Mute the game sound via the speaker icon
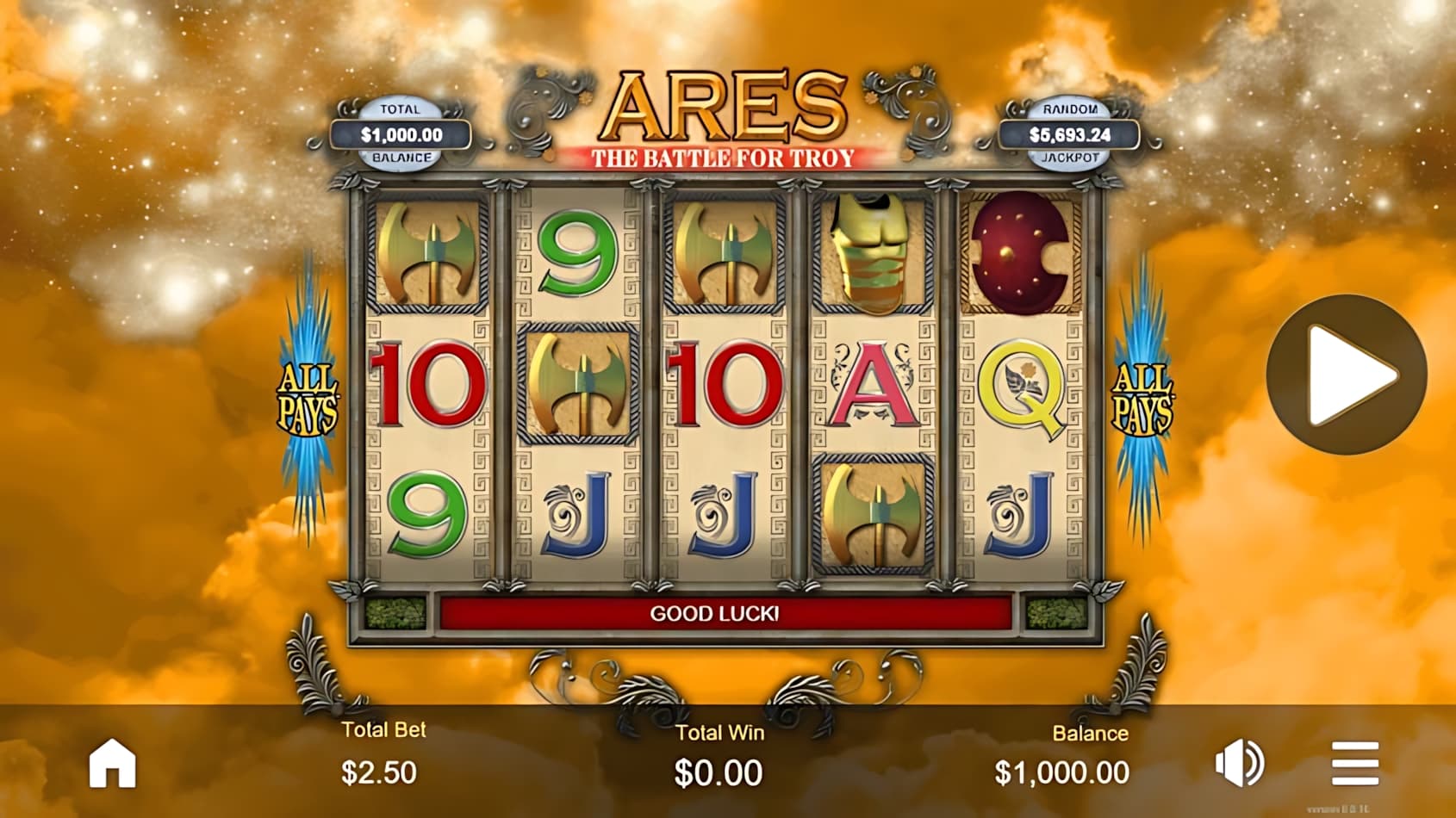 click(1241, 763)
